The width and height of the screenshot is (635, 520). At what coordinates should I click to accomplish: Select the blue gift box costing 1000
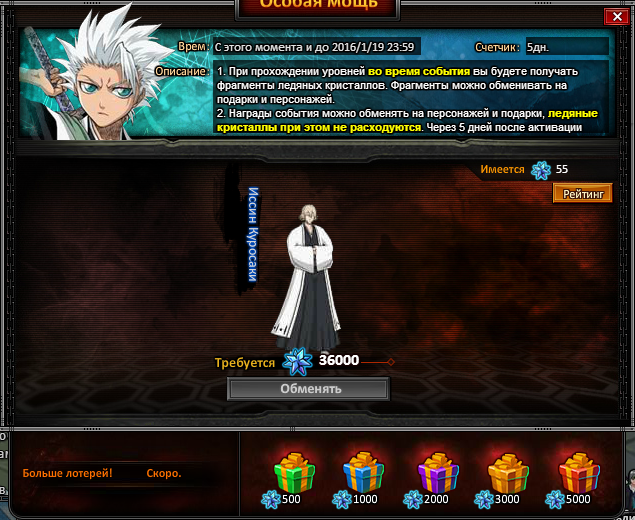[364, 473]
